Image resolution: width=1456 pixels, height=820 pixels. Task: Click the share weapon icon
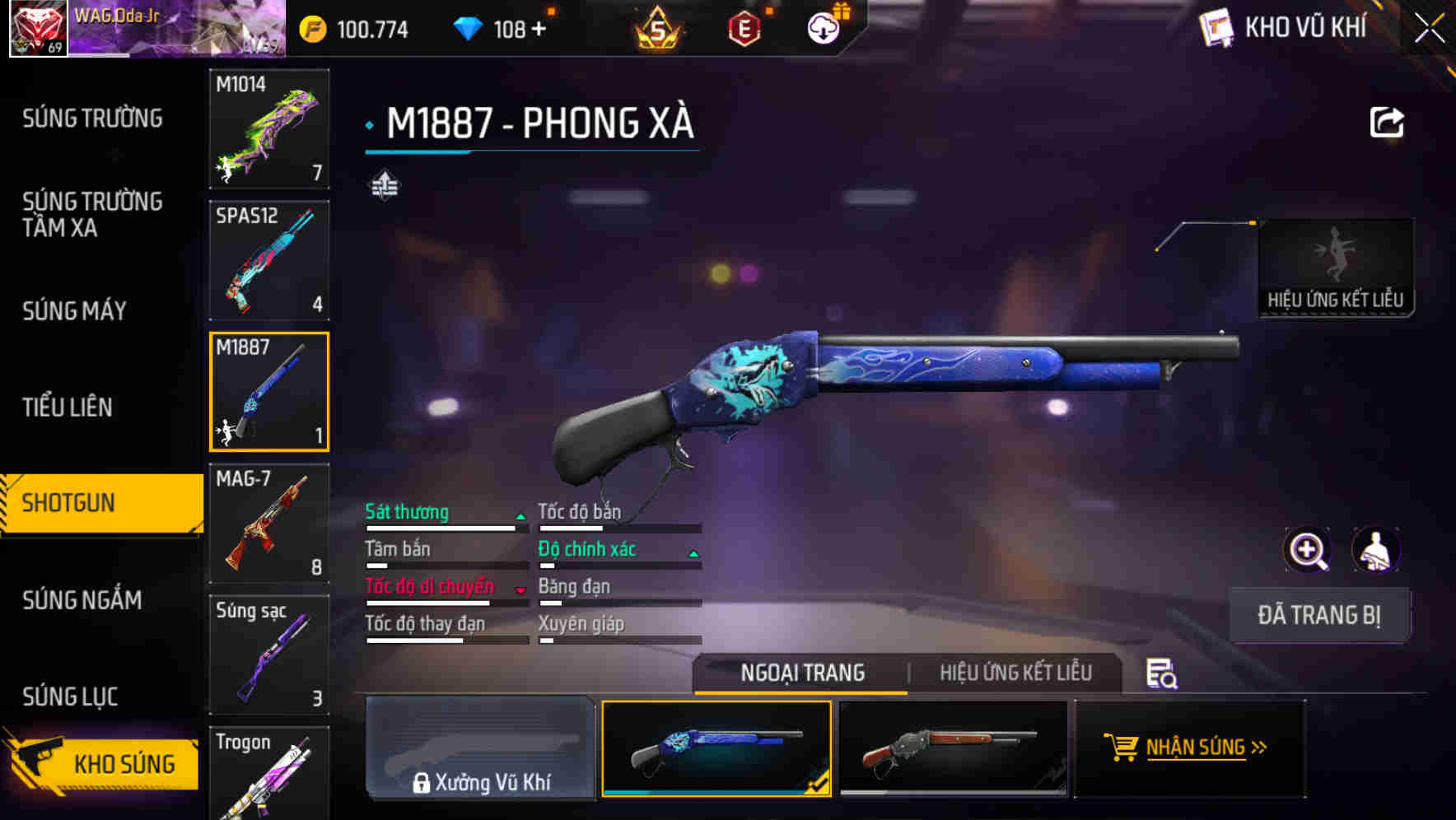tap(1387, 120)
